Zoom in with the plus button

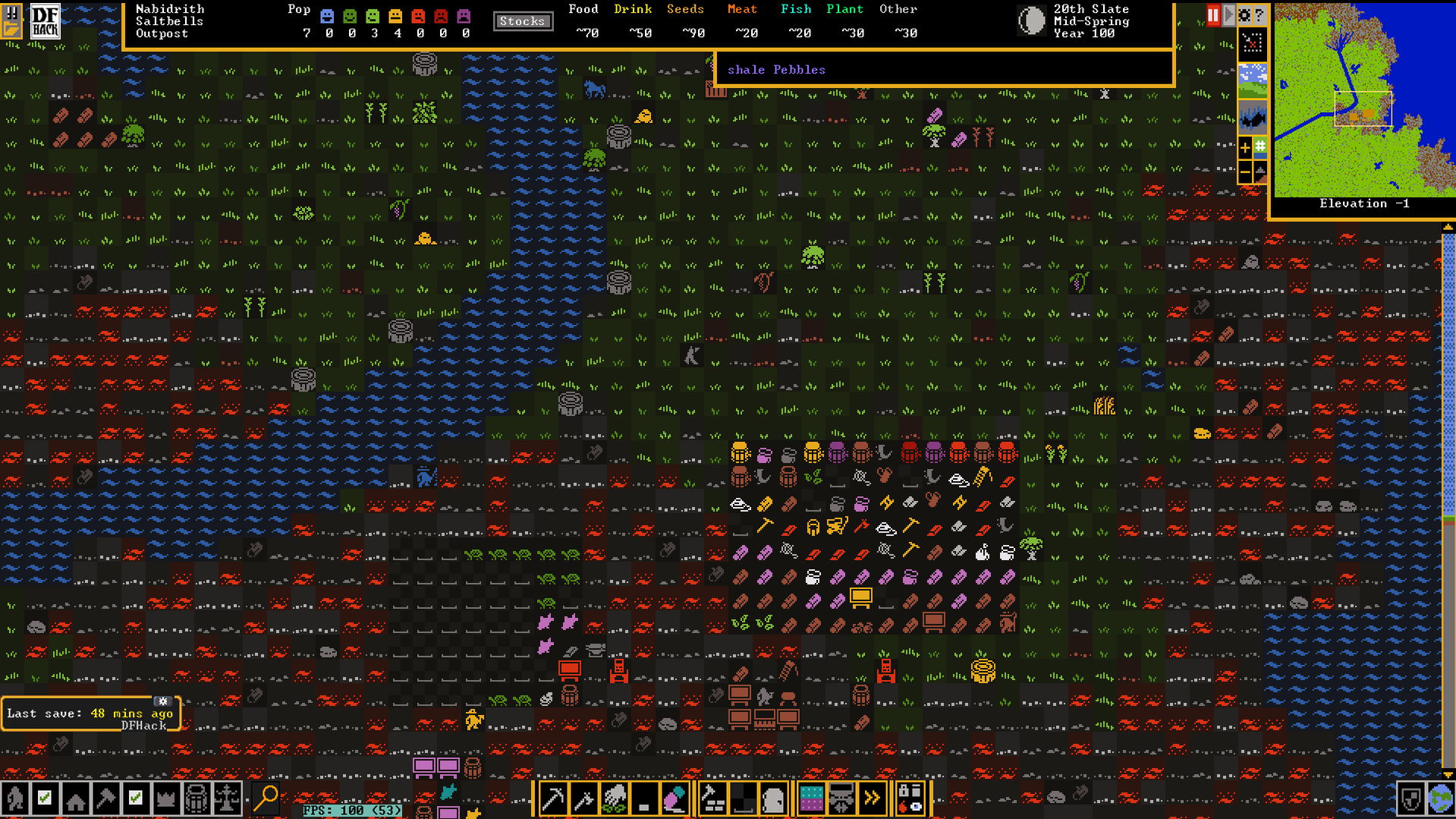pyautogui.click(x=1245, y=147)
